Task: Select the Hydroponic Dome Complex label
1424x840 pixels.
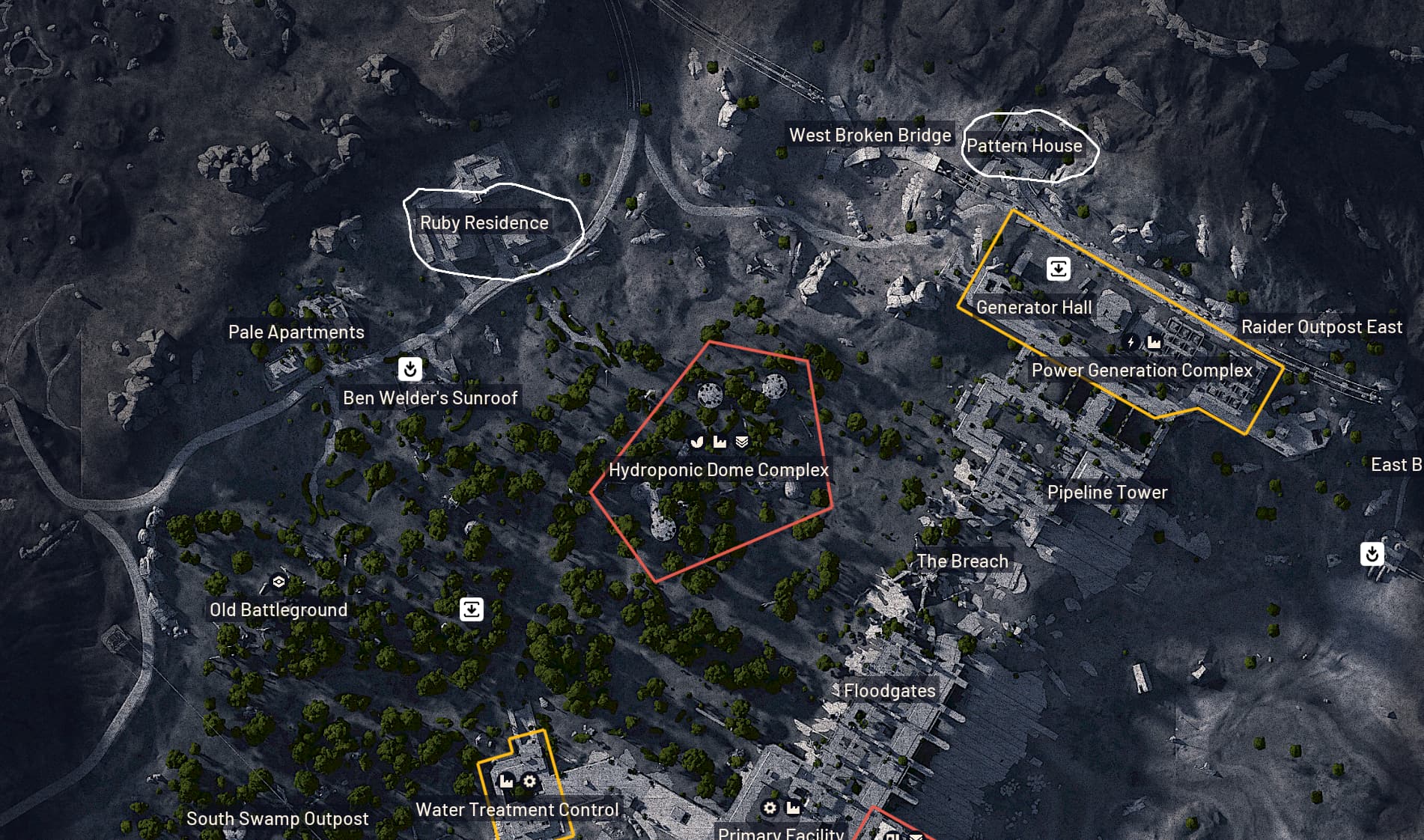Action: pos(719,470)
